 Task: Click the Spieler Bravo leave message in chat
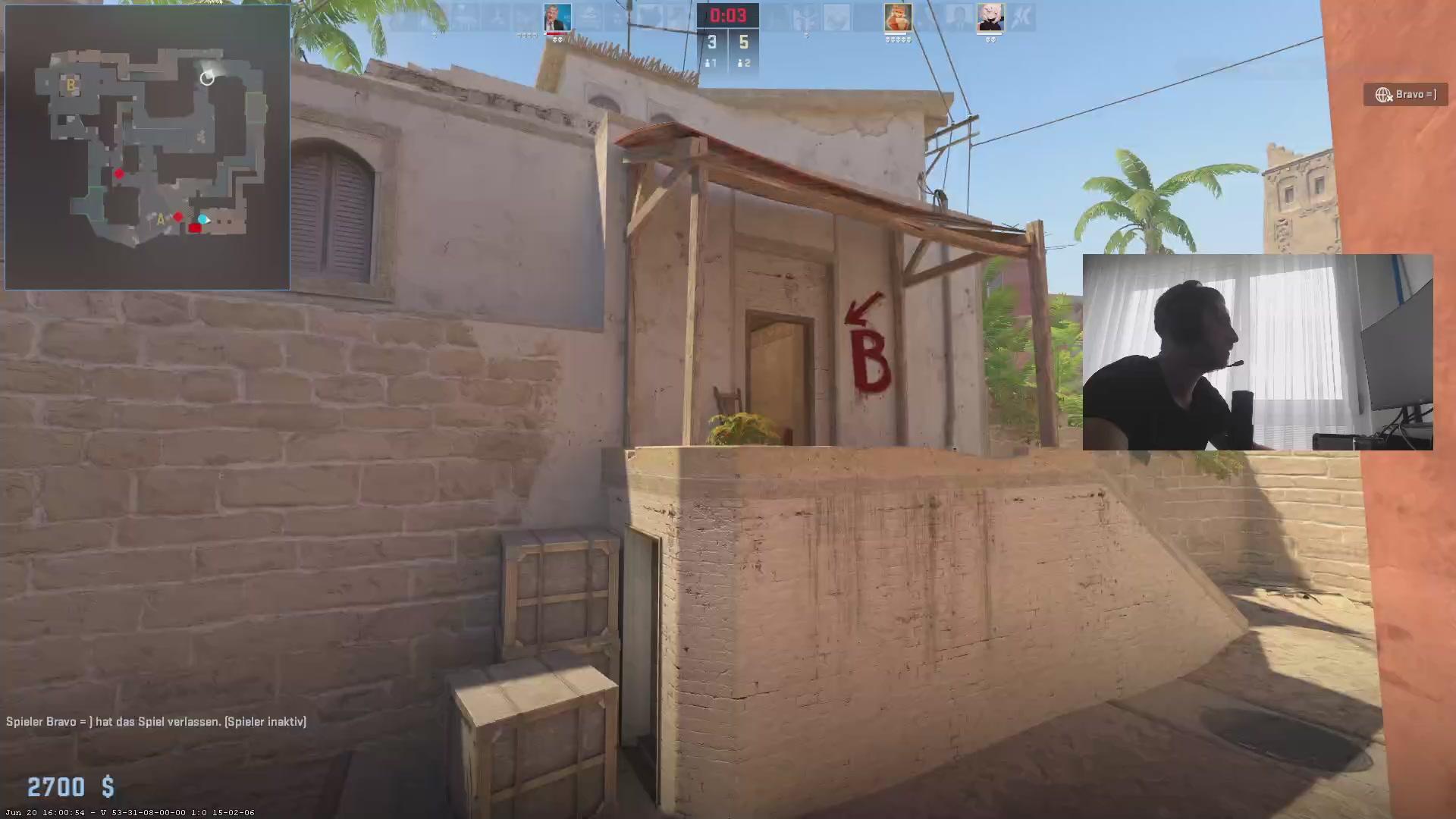(155, 721)
